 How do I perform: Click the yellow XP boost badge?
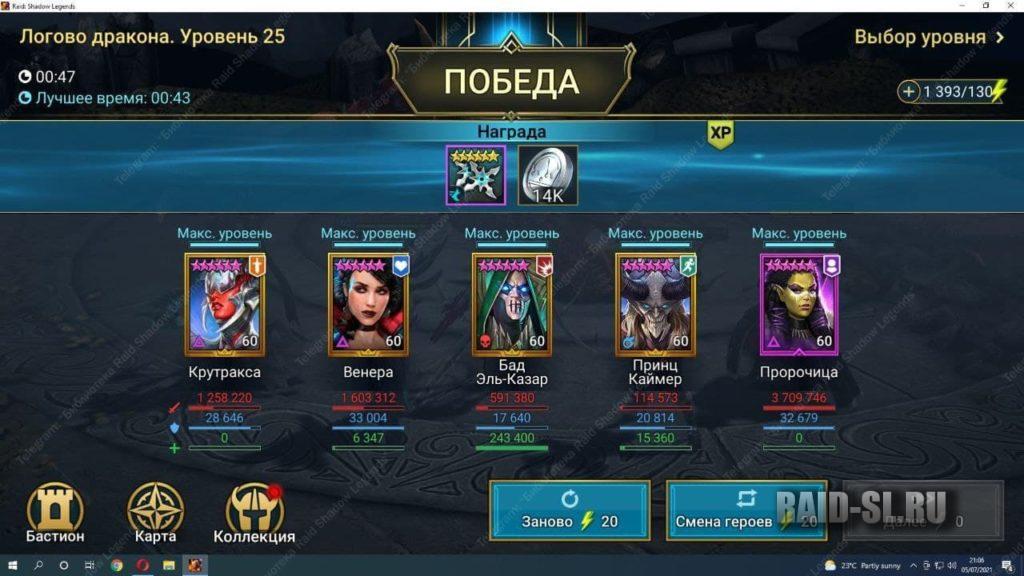coord(720,133)
